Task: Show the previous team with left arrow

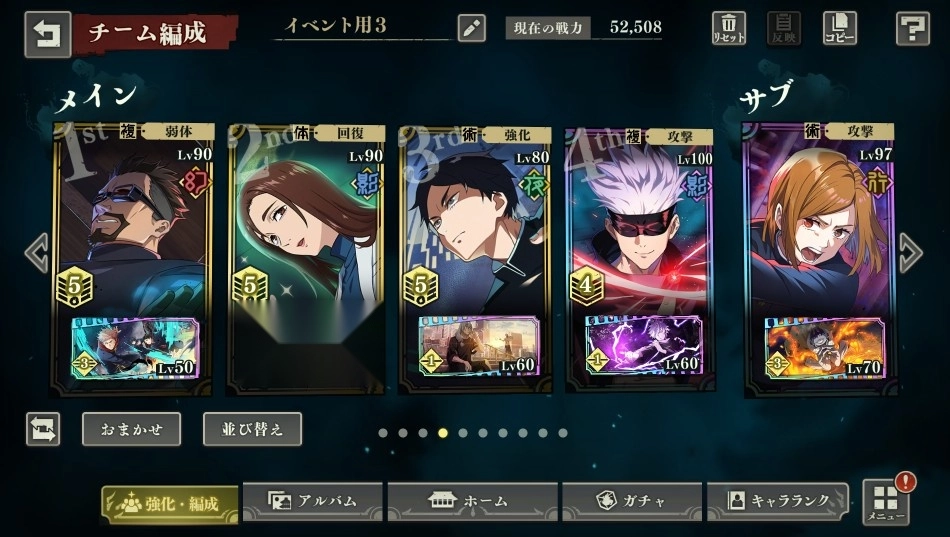Action: pyautogui.click(x=37, y=253)
